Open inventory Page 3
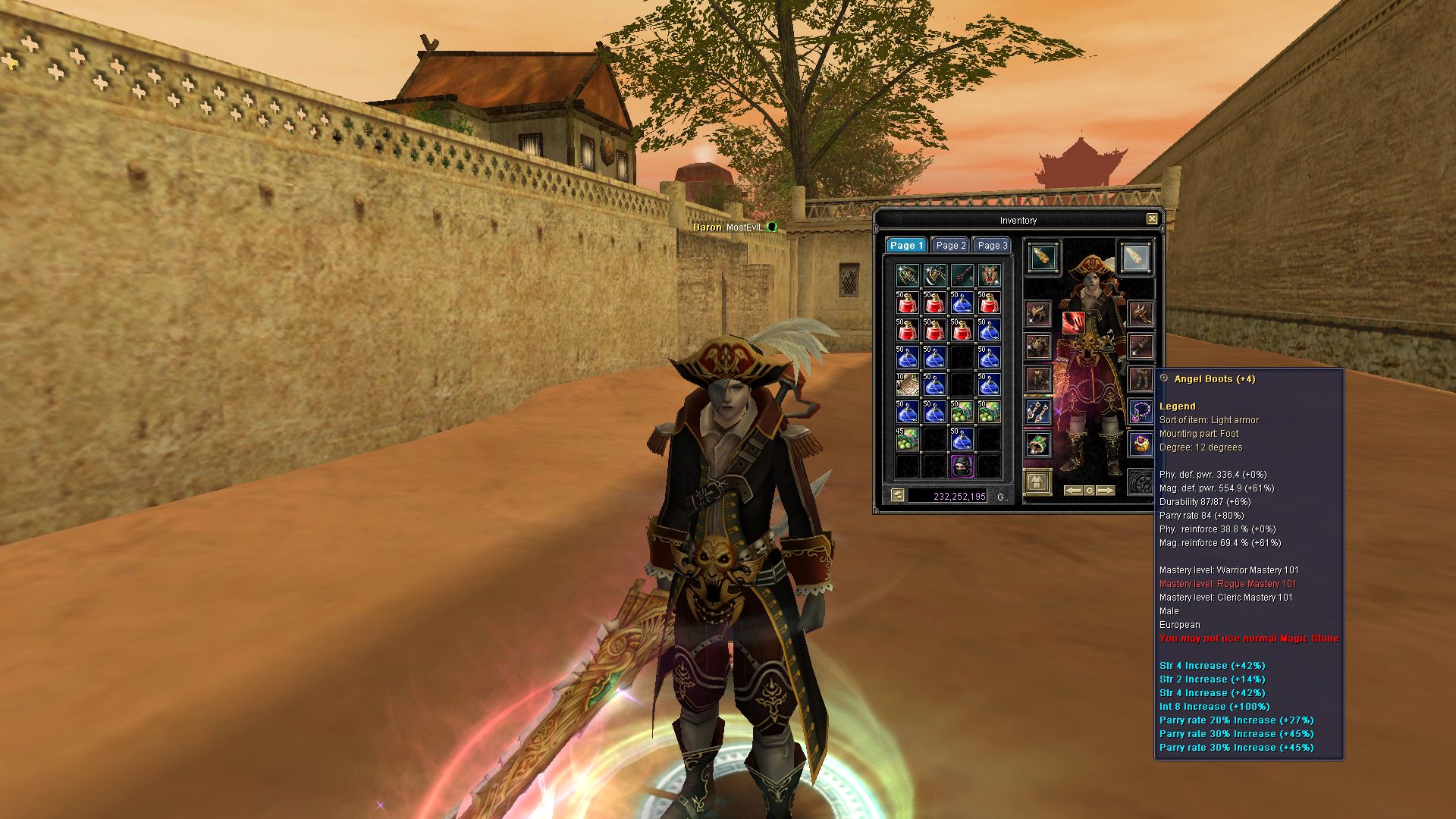 click(992, 245)
